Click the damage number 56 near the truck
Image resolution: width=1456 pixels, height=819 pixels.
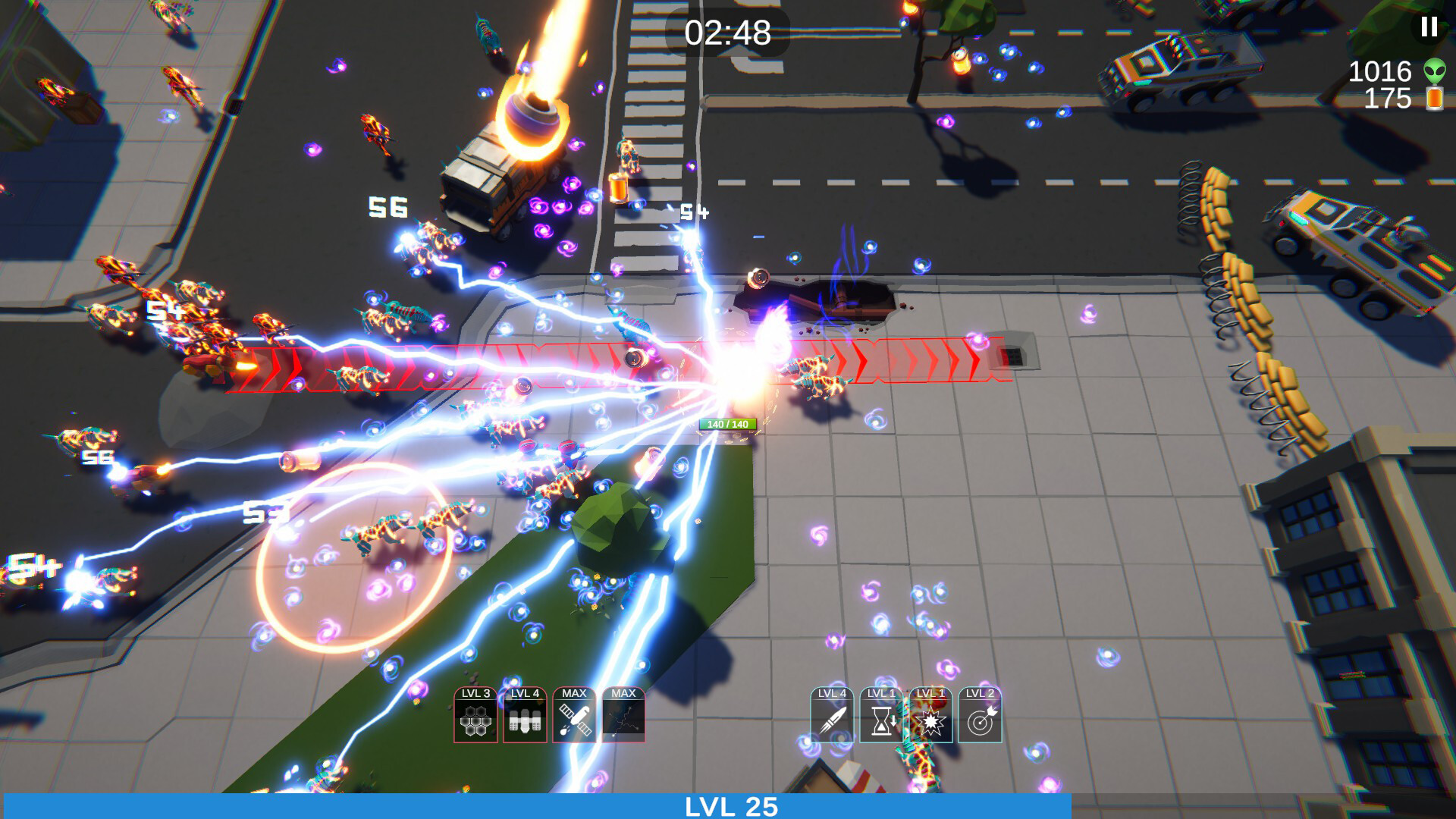388,205
